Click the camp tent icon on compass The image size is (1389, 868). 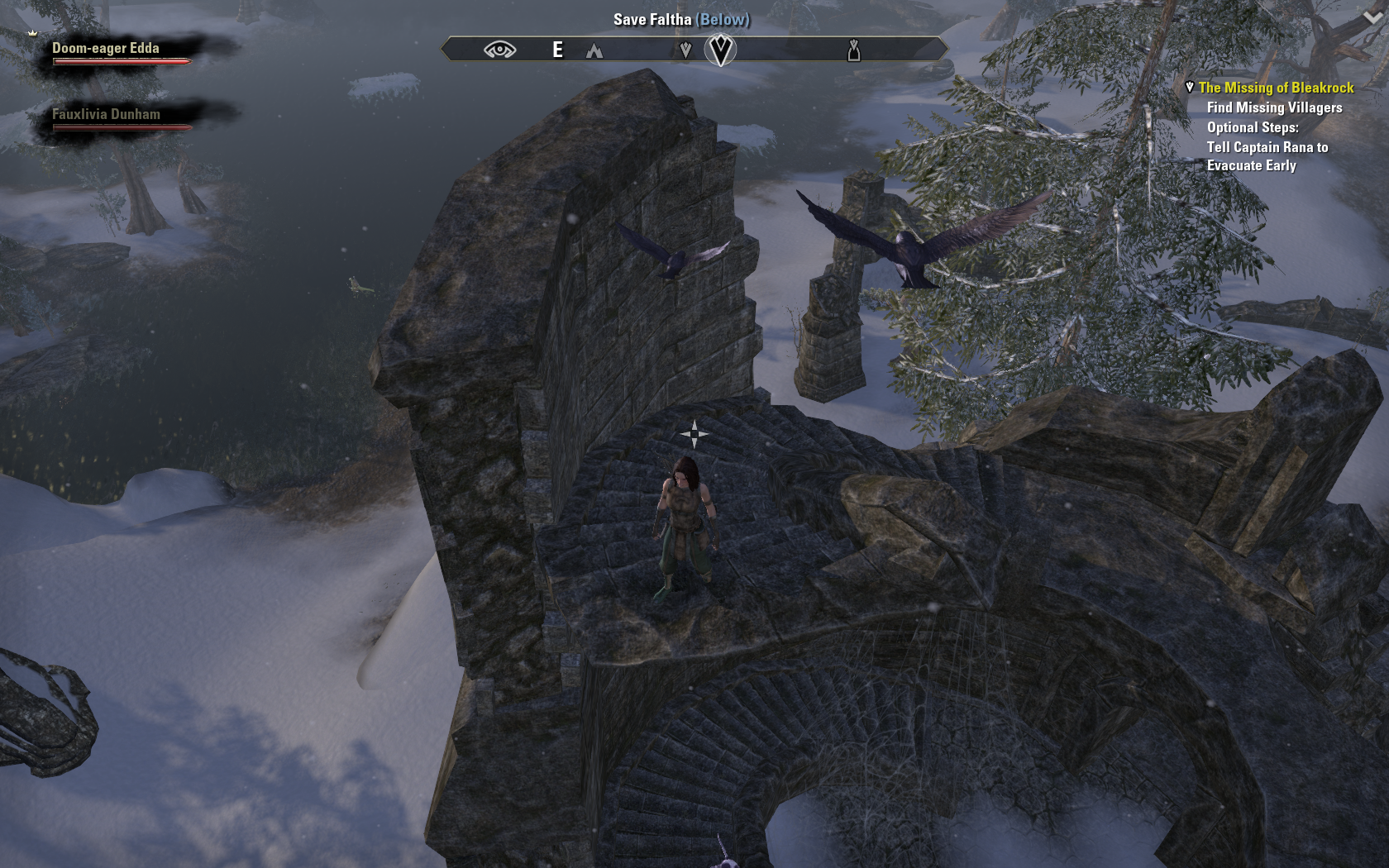pos(594,51)
